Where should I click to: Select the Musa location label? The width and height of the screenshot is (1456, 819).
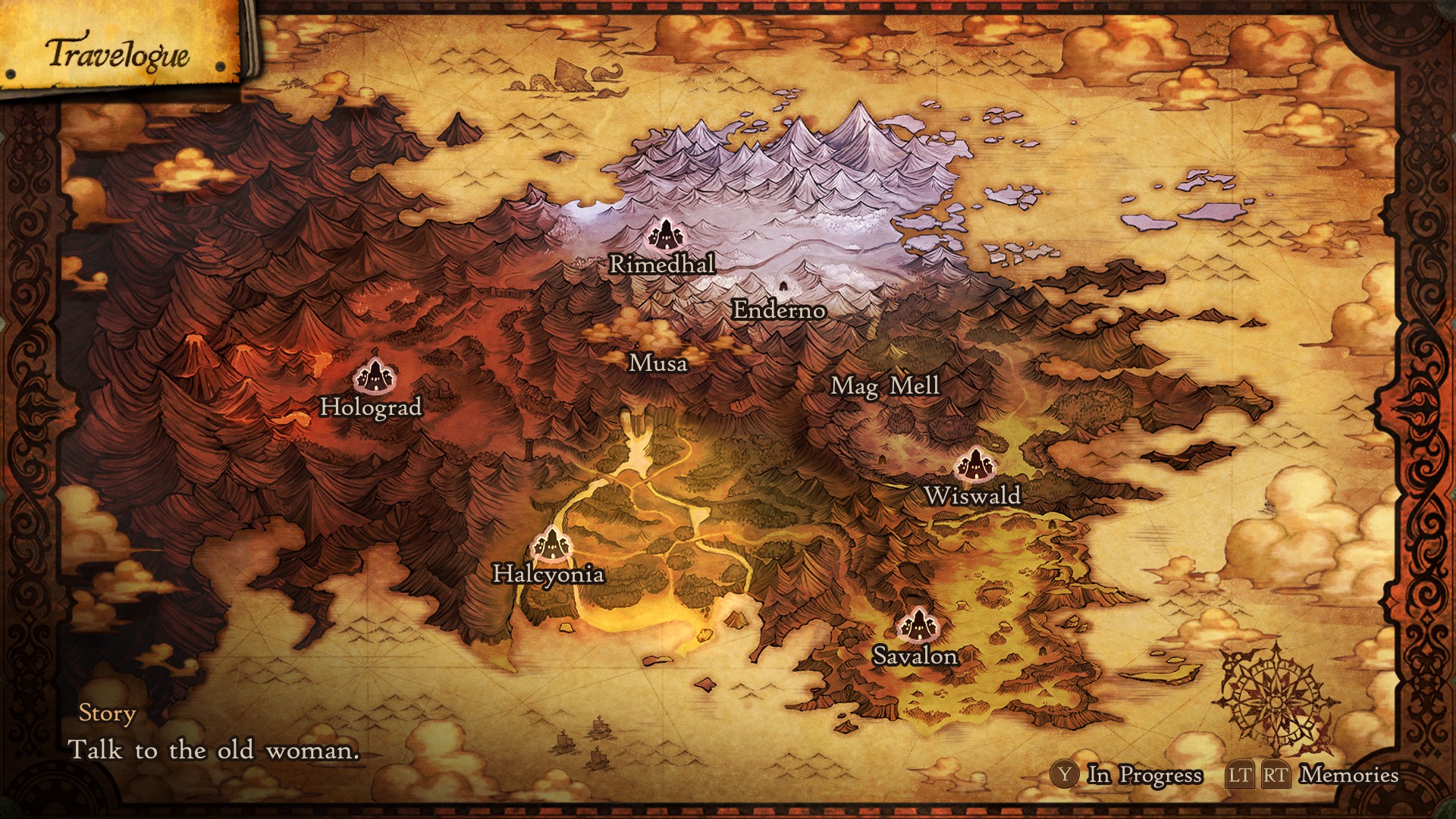pos(658,363)
